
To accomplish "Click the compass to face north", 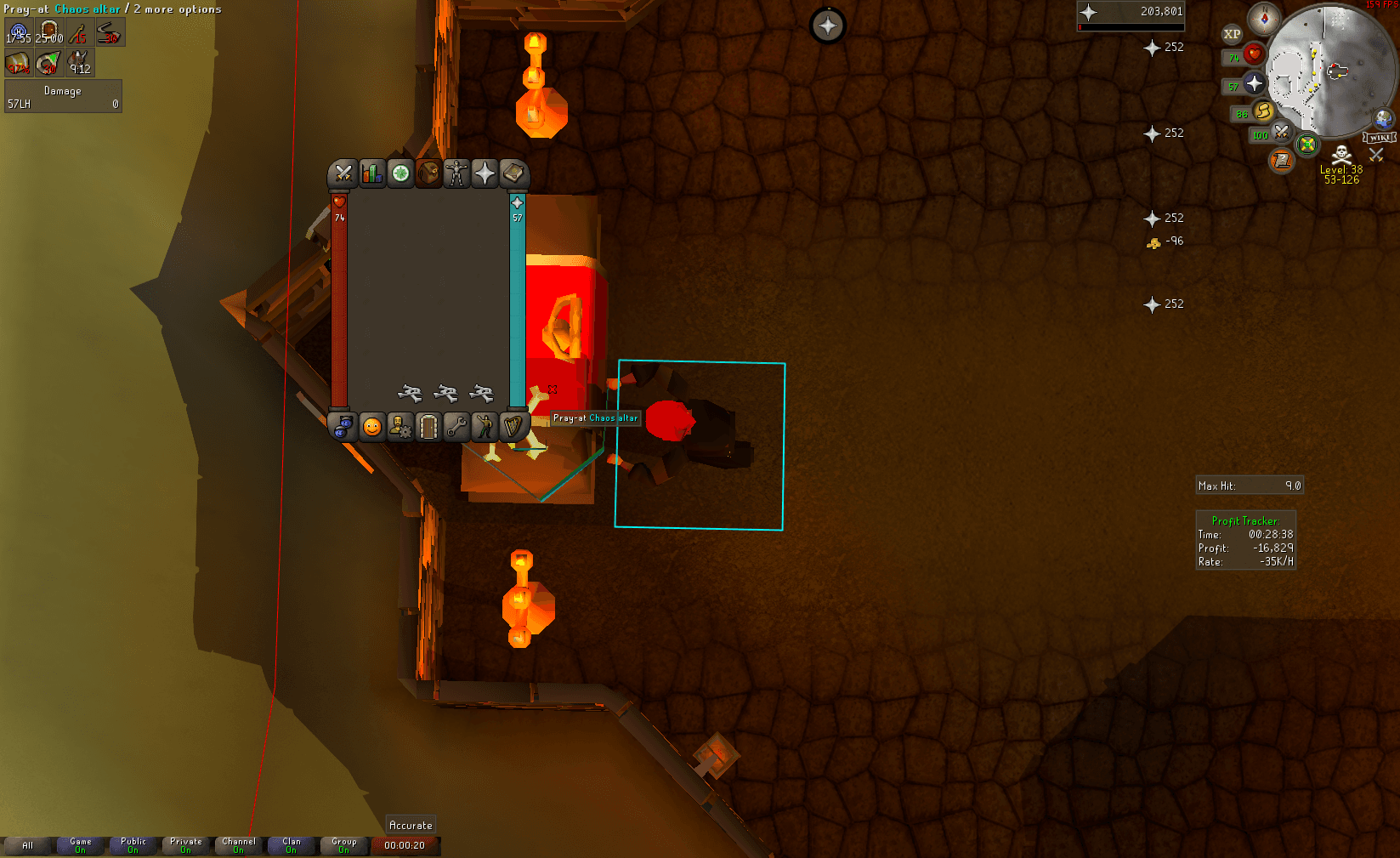I will [x=1266, y=18].
